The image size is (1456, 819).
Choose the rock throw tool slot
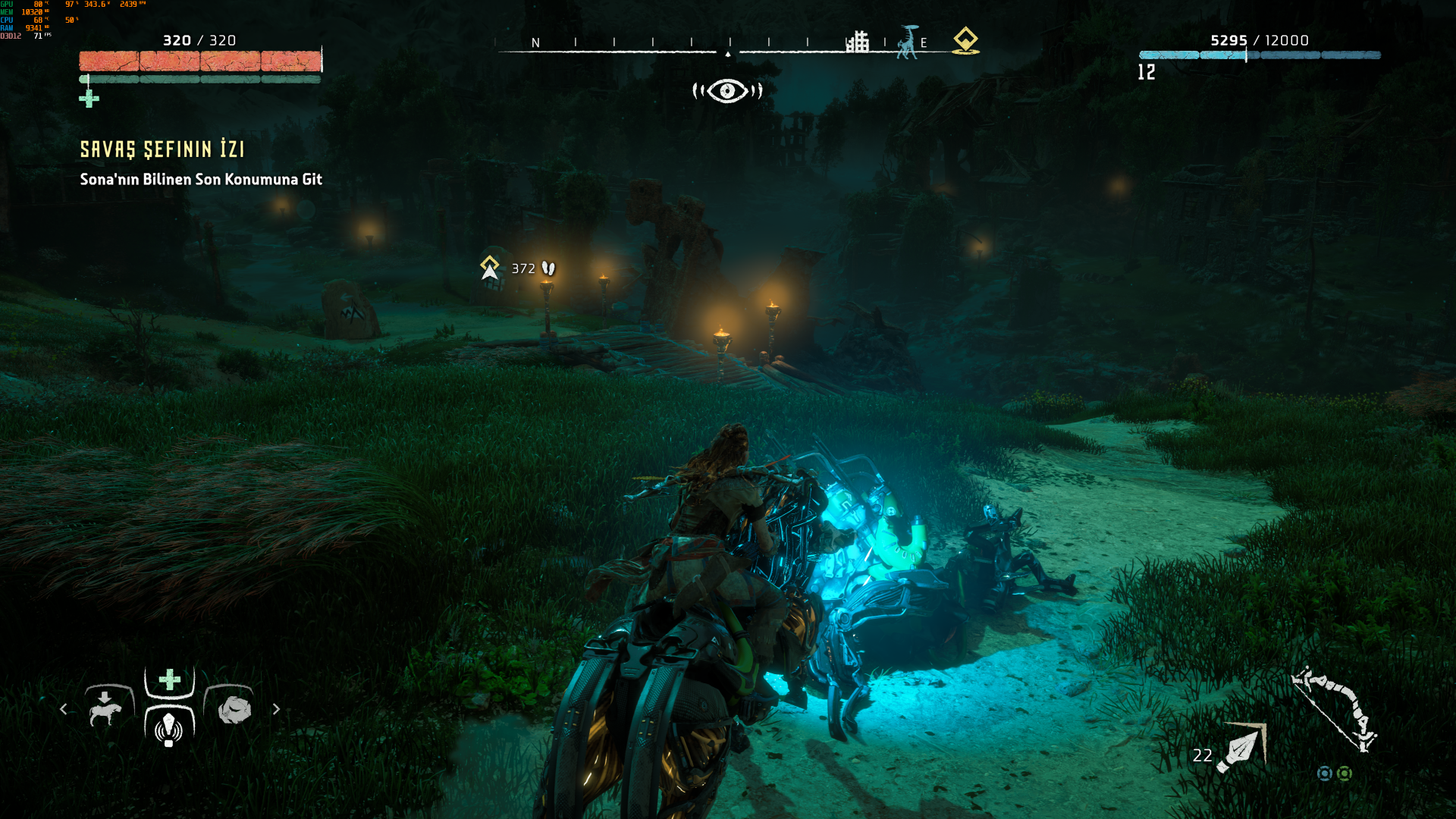(234, 708)
